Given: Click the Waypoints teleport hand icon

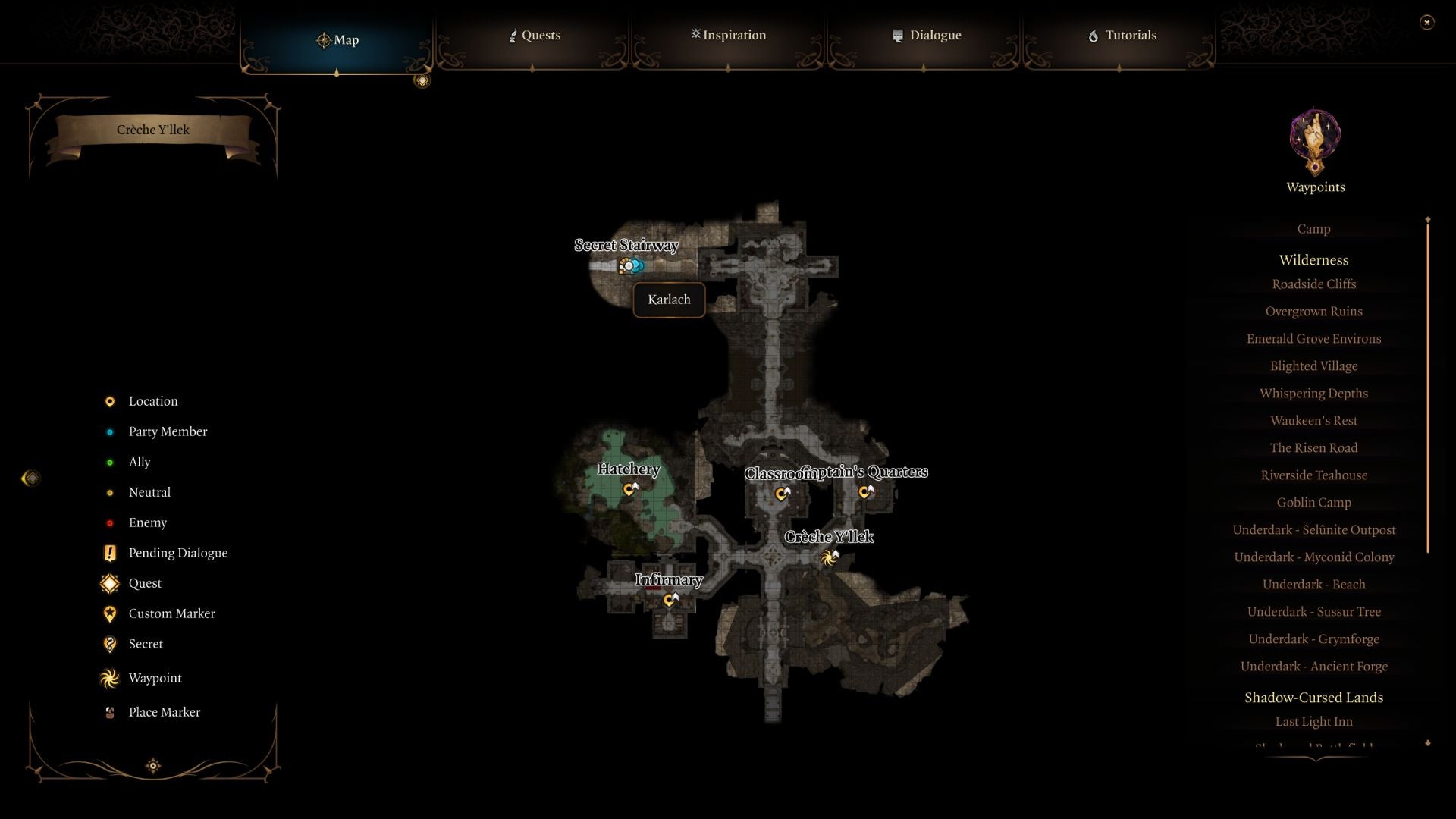Looking at the screenshot, I should (1314, 141).
